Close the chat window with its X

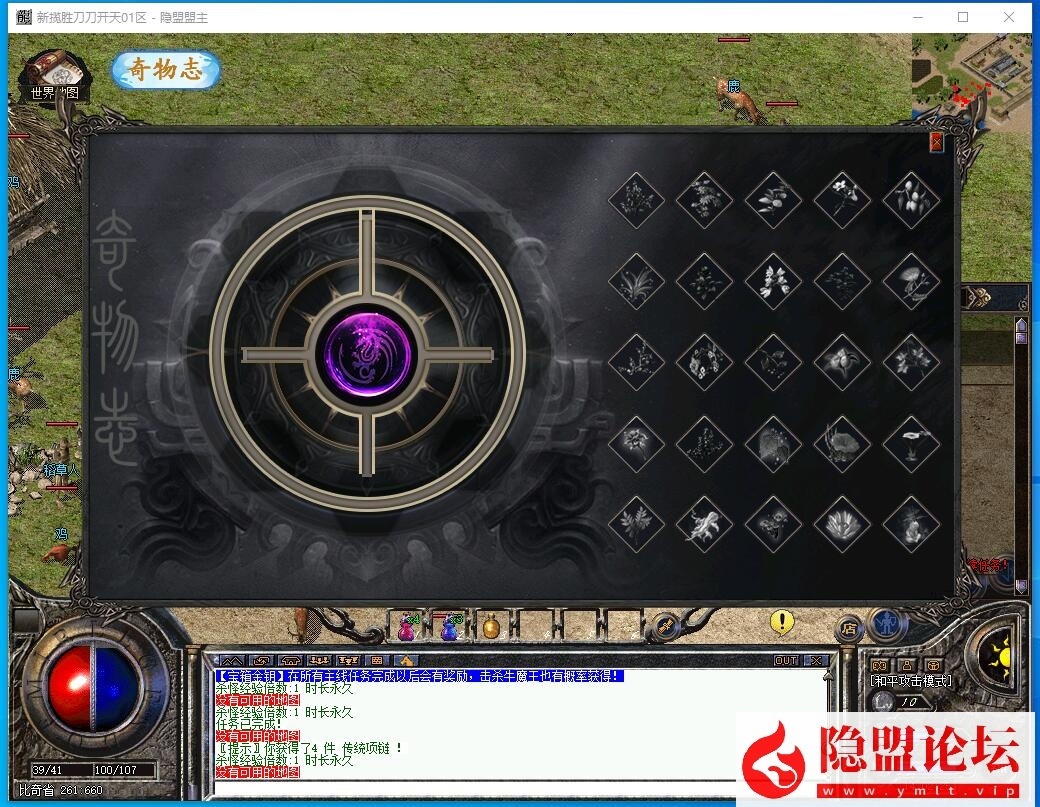[816, 661]
